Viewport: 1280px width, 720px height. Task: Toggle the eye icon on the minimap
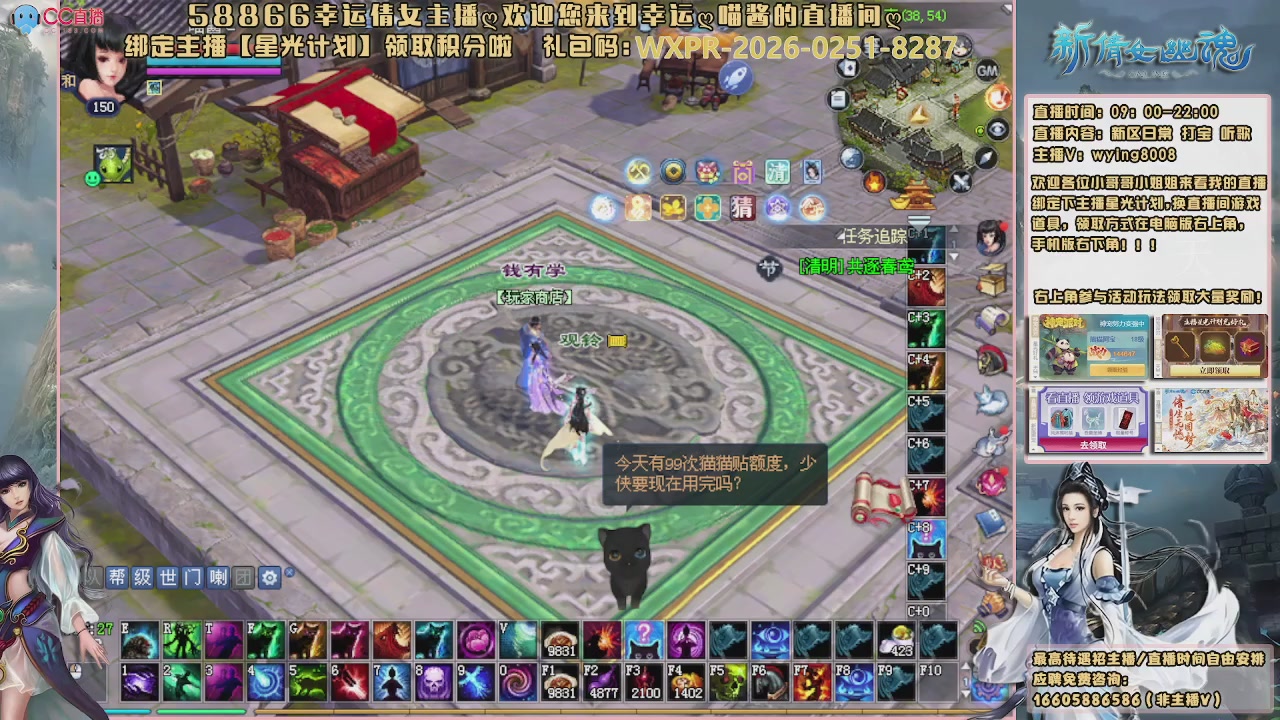point(998,129)
